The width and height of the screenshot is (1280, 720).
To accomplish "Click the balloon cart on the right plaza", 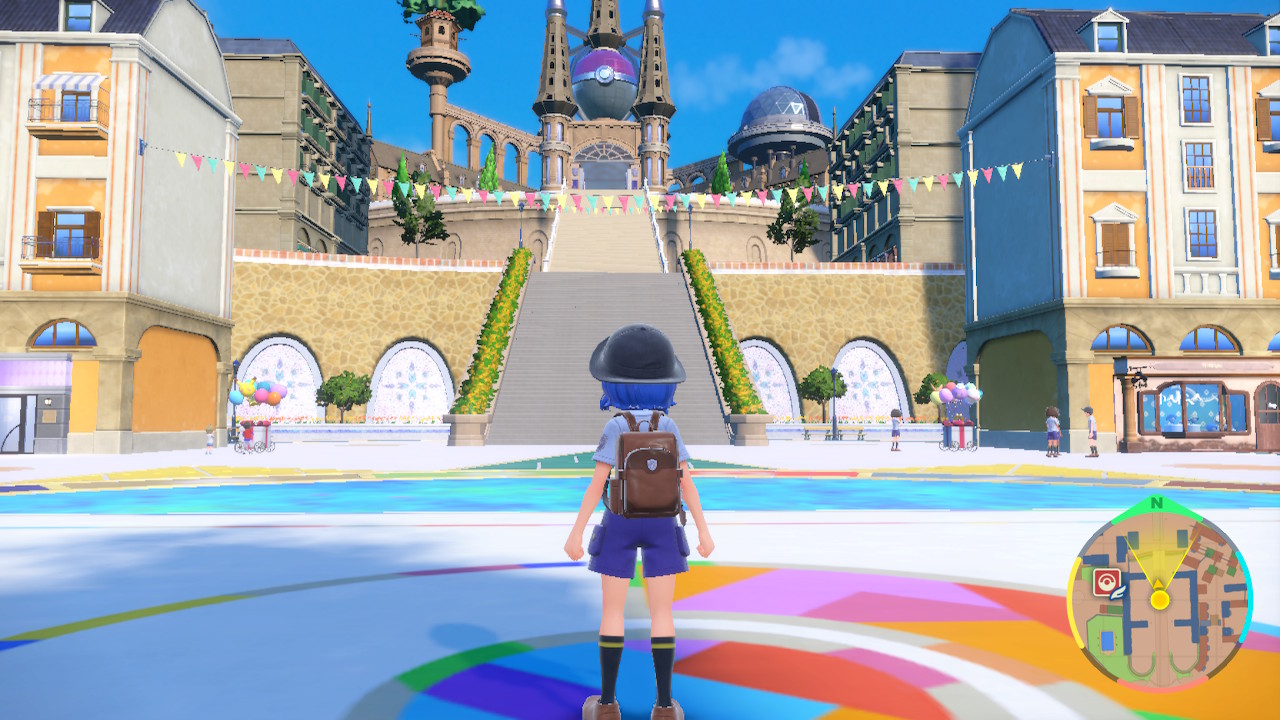I will click(957, 431).
